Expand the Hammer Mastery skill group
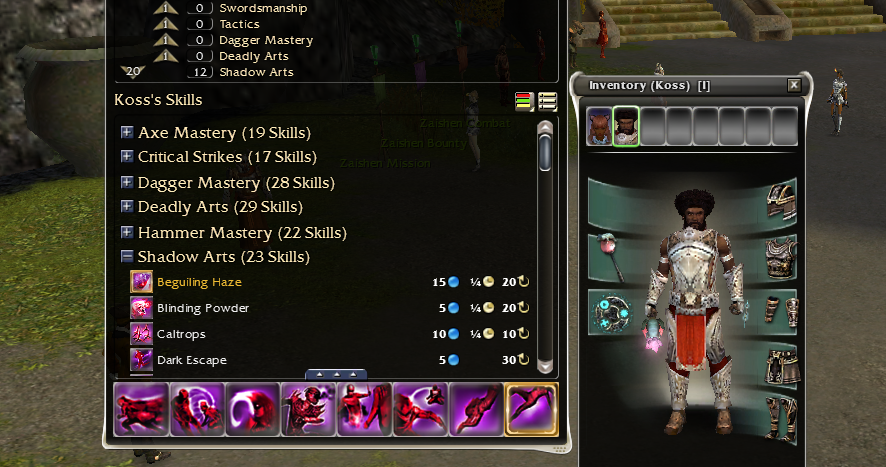Screen dimensions: 886x467 [127, 233]
